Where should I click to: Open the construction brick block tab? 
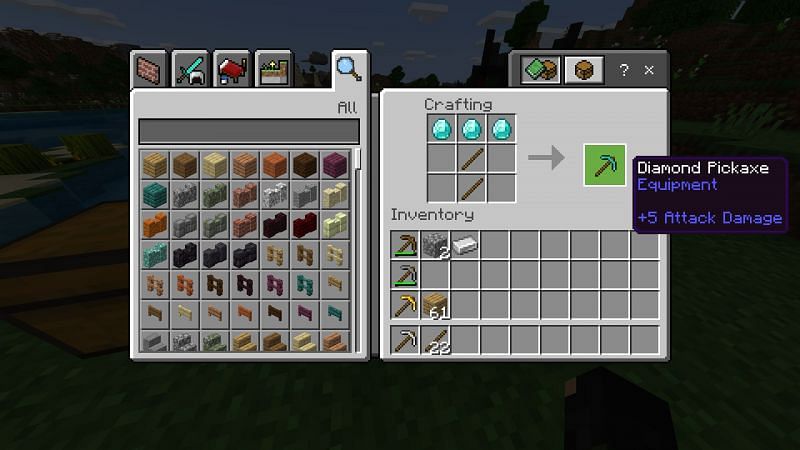tap(149, 70)
